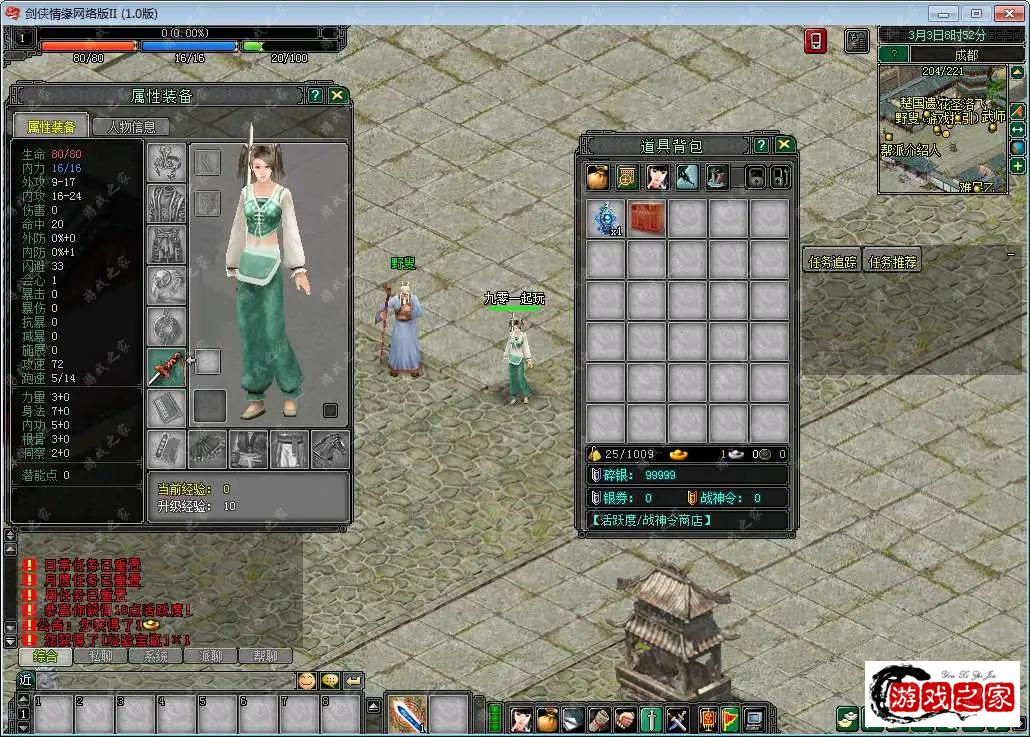The height and width of the screenshot is (737, 1030).
Task: Close the 道具背包 inventory window
Action: coord(784,145)
